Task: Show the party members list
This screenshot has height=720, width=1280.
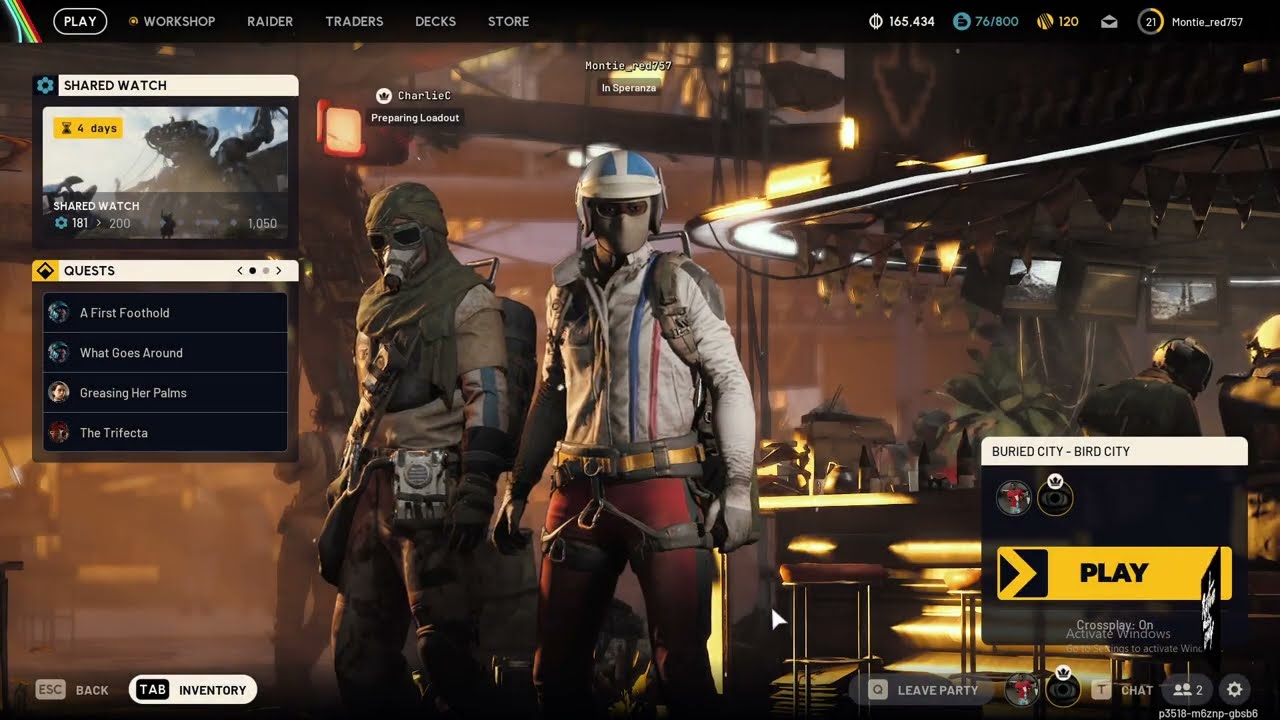Action: tap(1188, 690)
